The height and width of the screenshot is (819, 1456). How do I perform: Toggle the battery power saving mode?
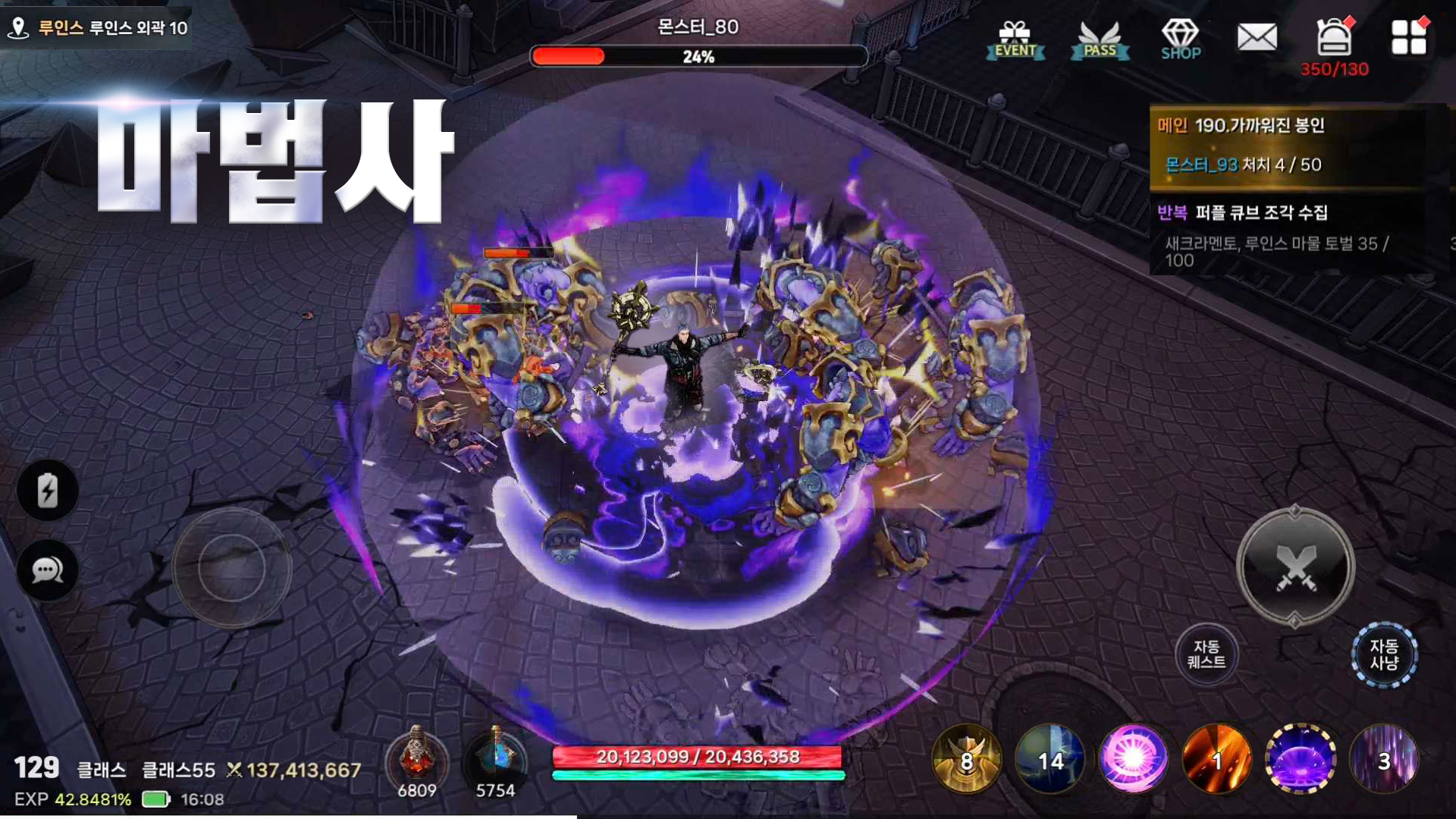pyautogui.click(x=47, y=491)
